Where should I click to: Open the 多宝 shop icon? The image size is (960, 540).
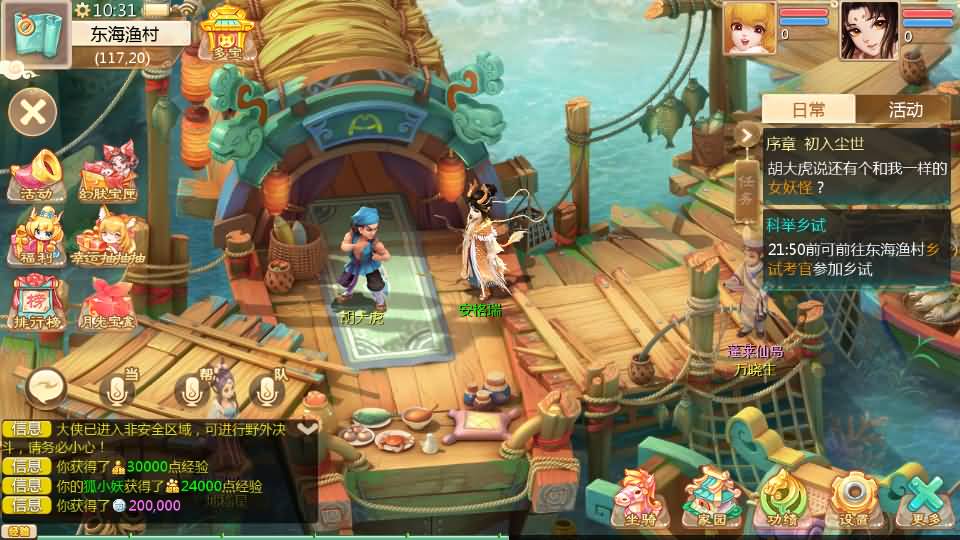click(x=226, y=32)
